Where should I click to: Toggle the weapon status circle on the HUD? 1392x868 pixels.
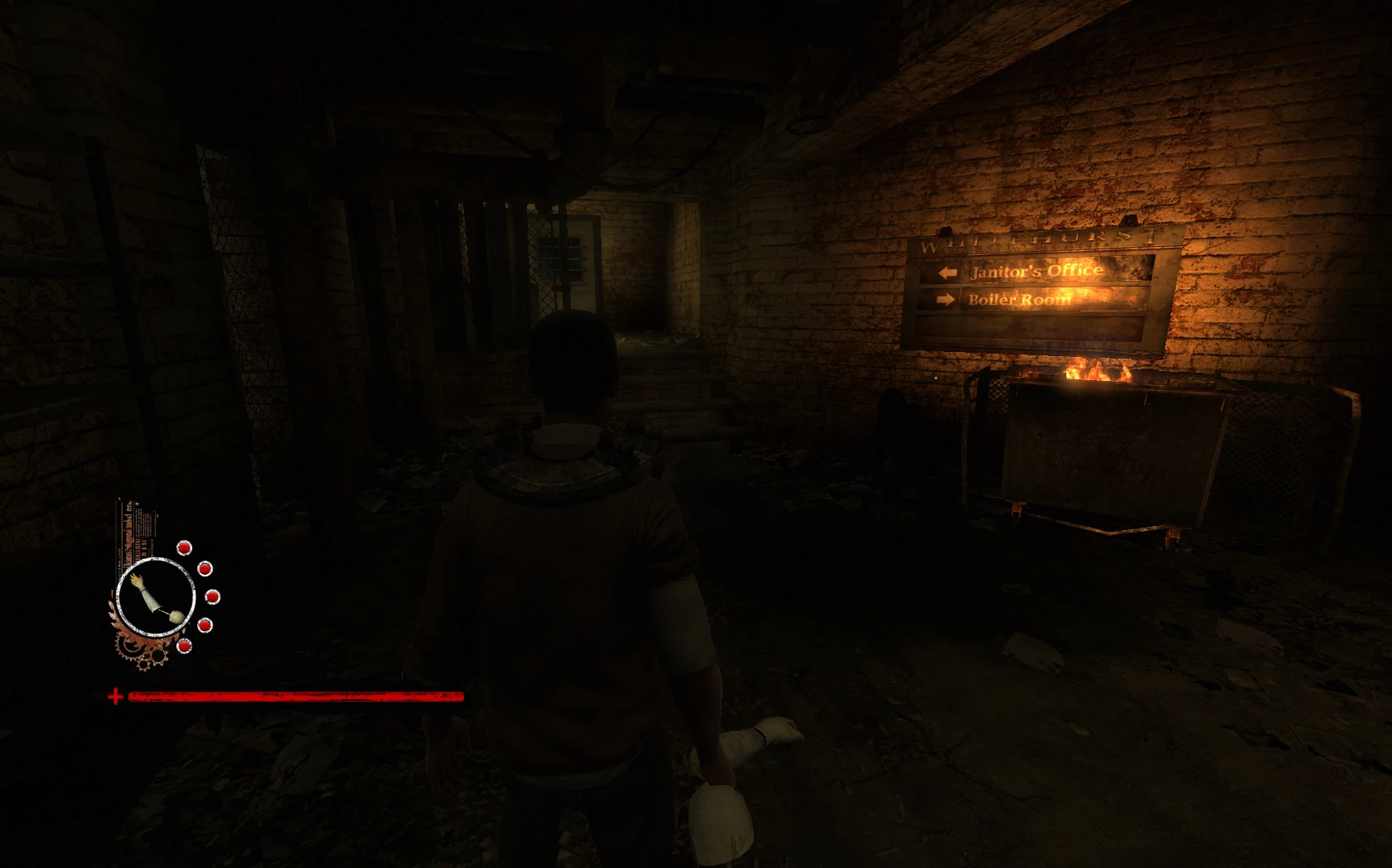pyautogui.click(x=156, y=596)
